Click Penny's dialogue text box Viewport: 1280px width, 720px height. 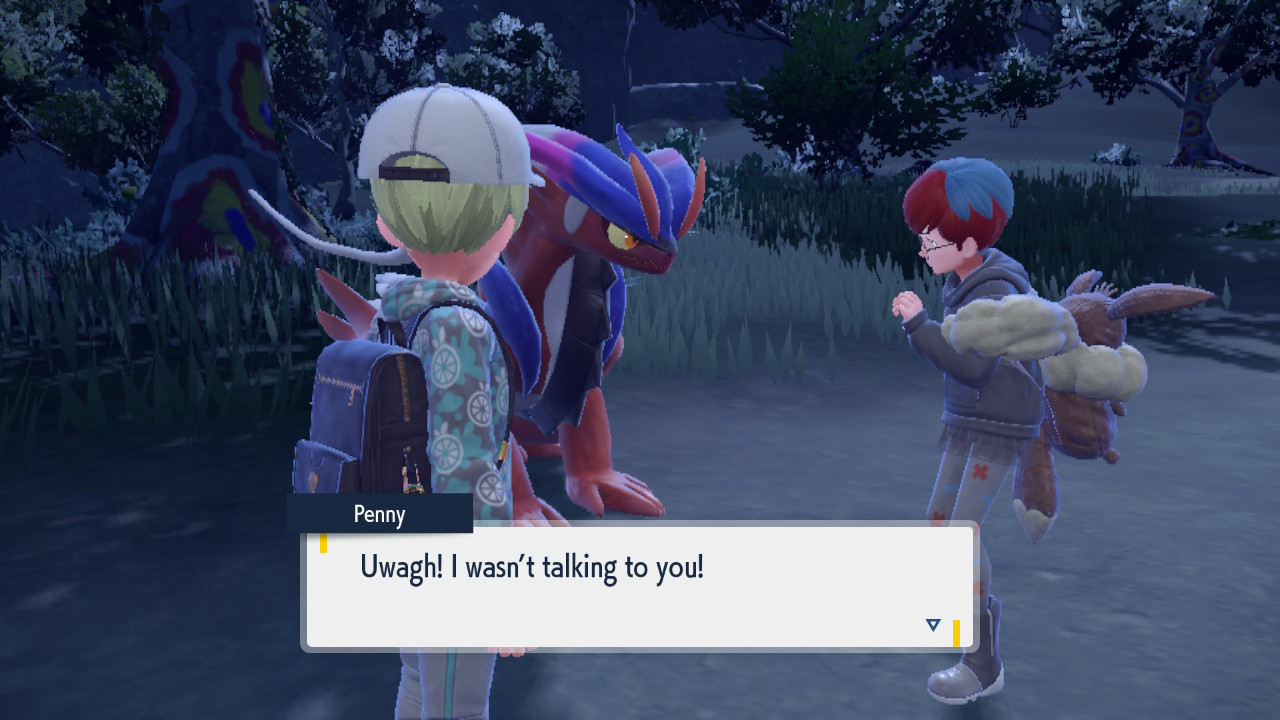tap(640, 587)
